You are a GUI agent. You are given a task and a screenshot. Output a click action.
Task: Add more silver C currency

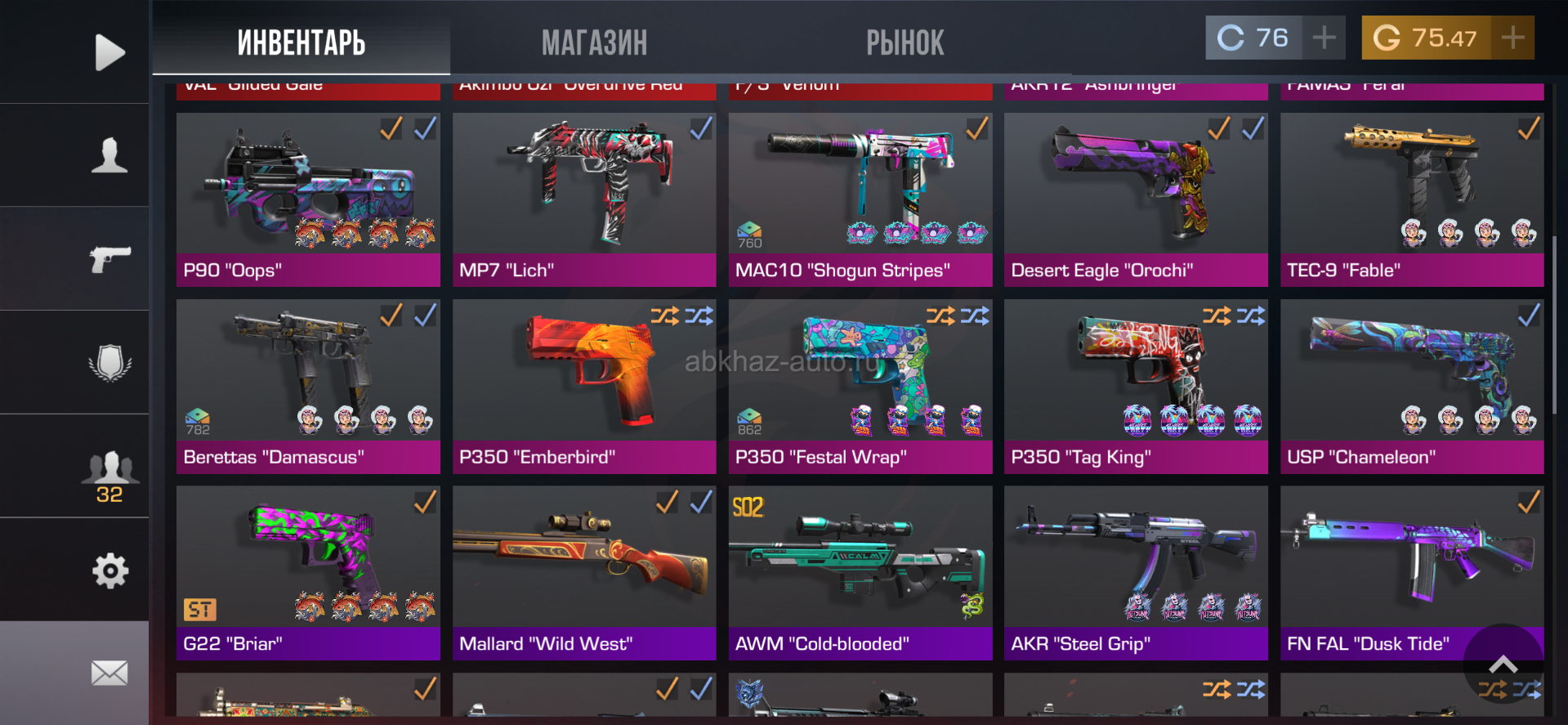1324,38
